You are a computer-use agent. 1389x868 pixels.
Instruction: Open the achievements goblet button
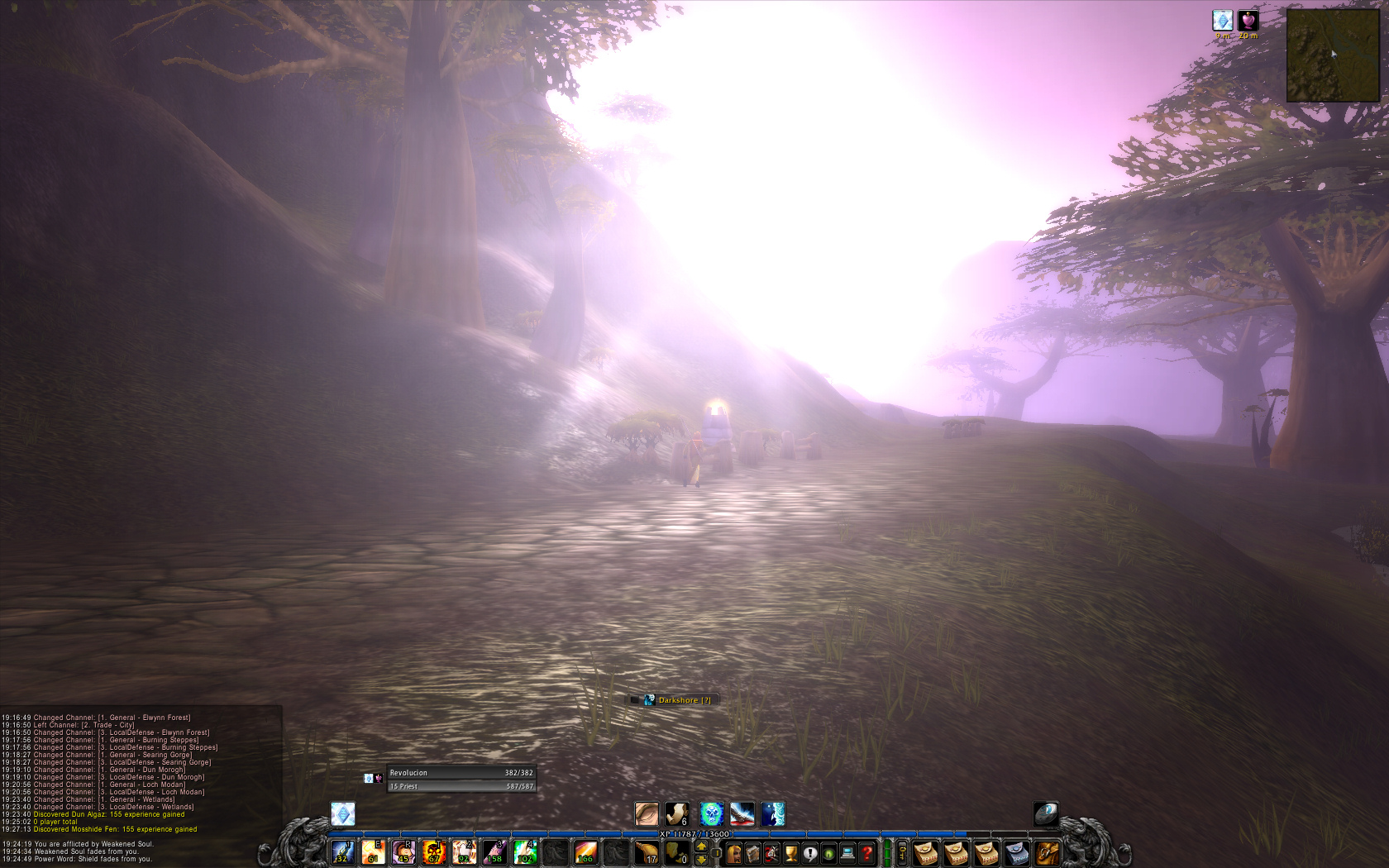coord(790,852)
